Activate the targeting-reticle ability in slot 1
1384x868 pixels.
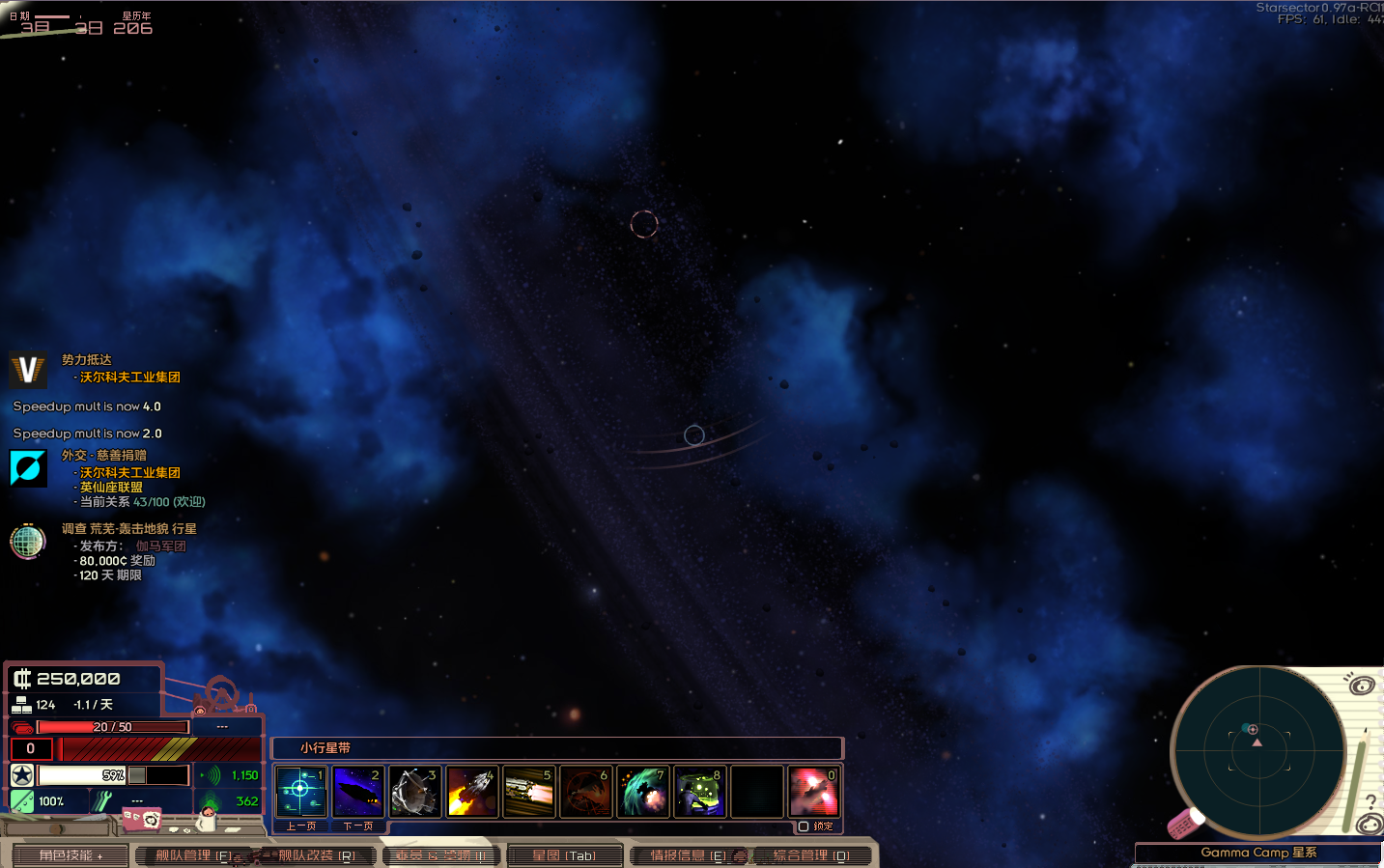pos(300,792)
